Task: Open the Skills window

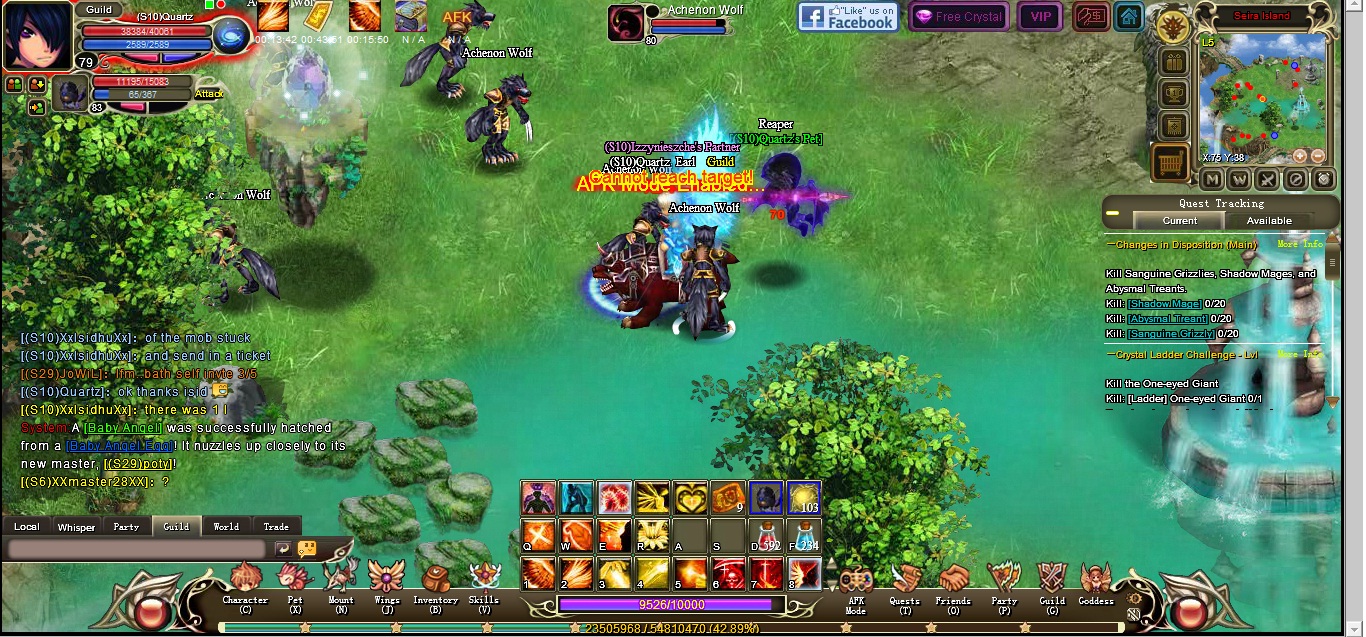Action: pyautogui.click(x=484, y=580)
